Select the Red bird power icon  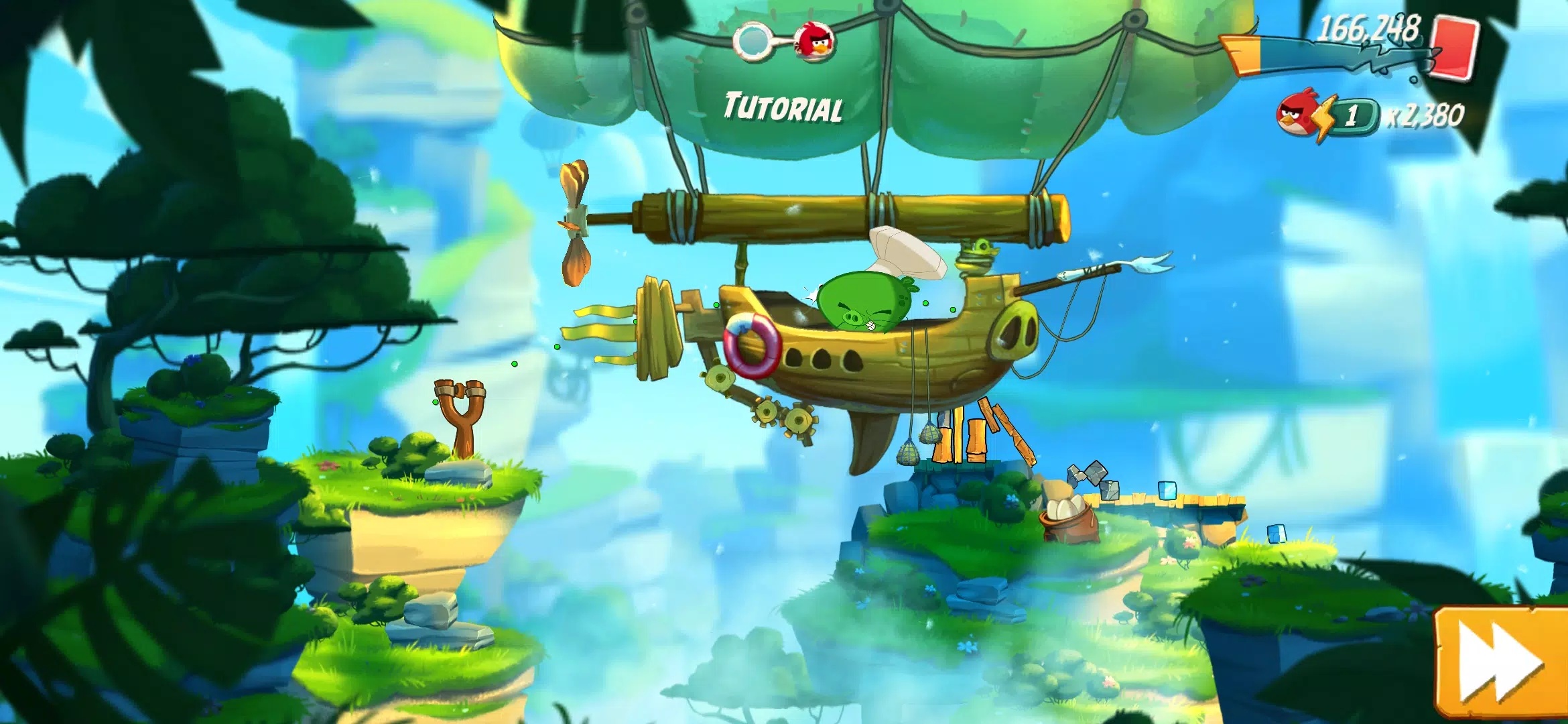[1300, 115]
